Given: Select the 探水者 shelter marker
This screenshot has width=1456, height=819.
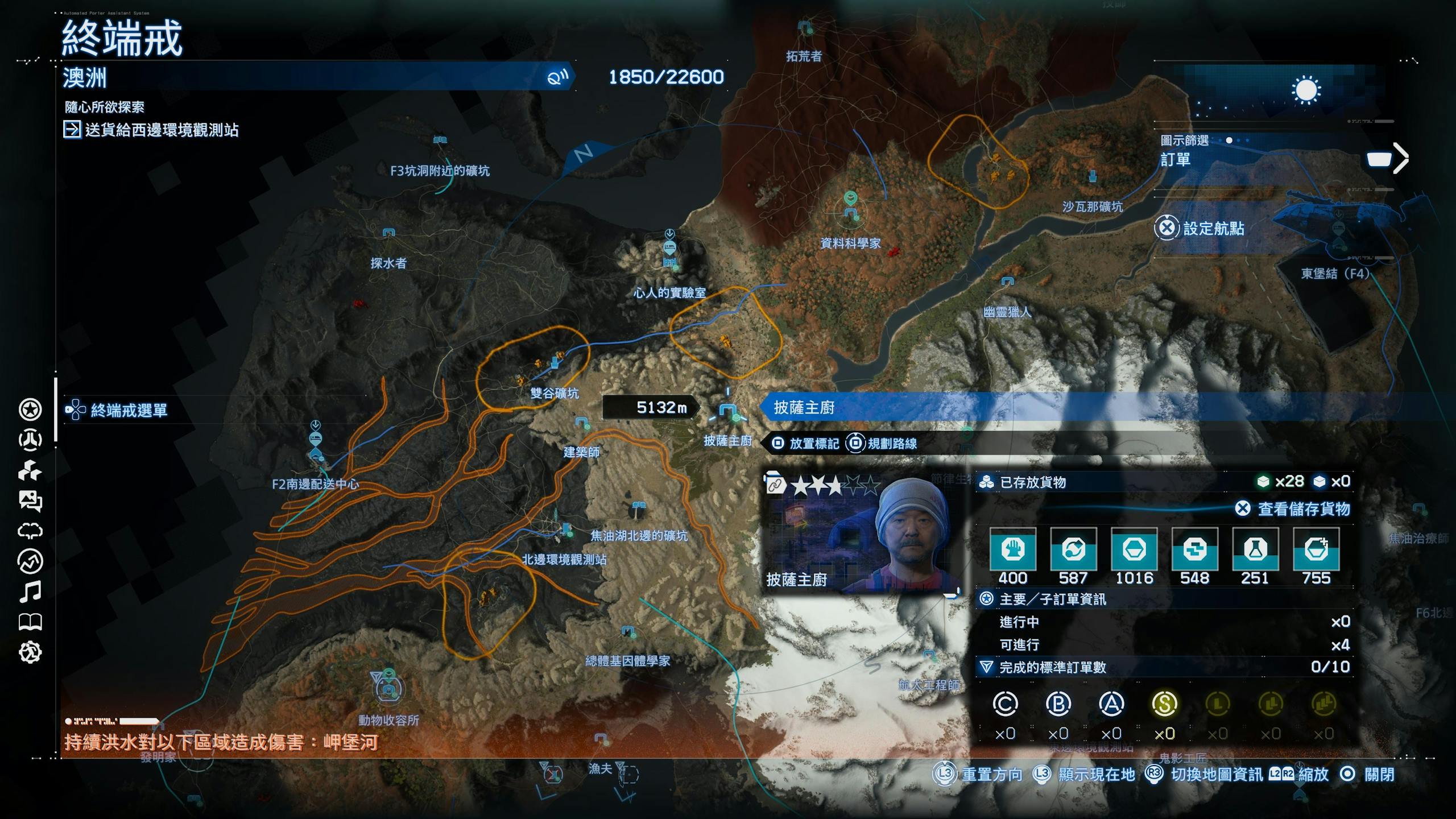Looking at the screenshot, I should pos(388,233).
